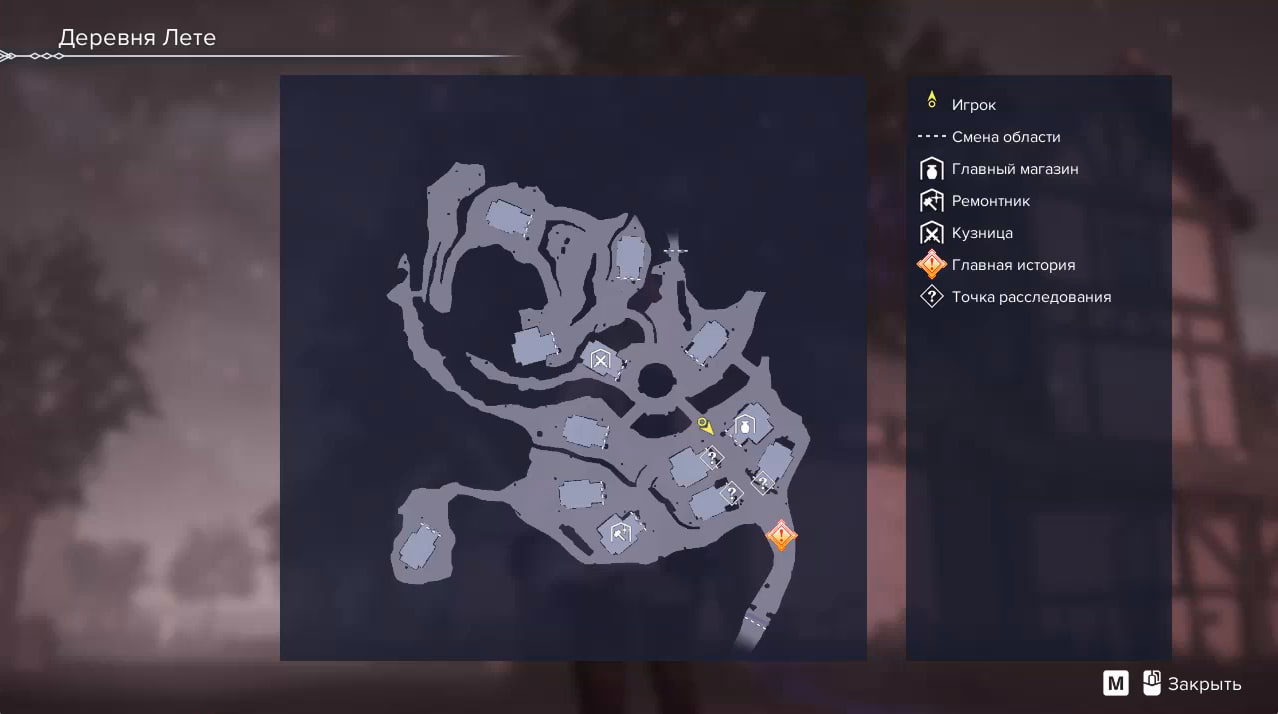The width and height of the screenshot is (1278, 714).
Task: Click the 'Точка расследования' legend entry
Action: 1031,297
